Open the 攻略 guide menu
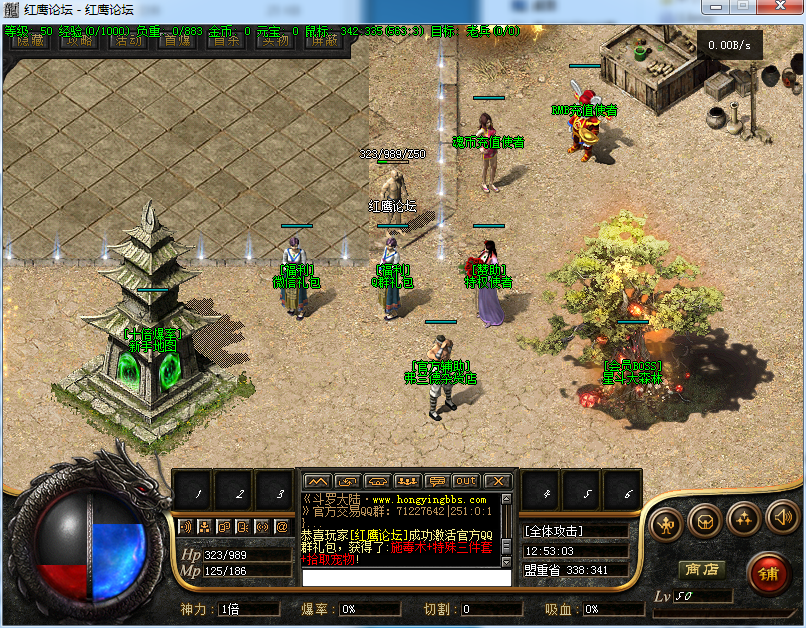 [81, 41]
